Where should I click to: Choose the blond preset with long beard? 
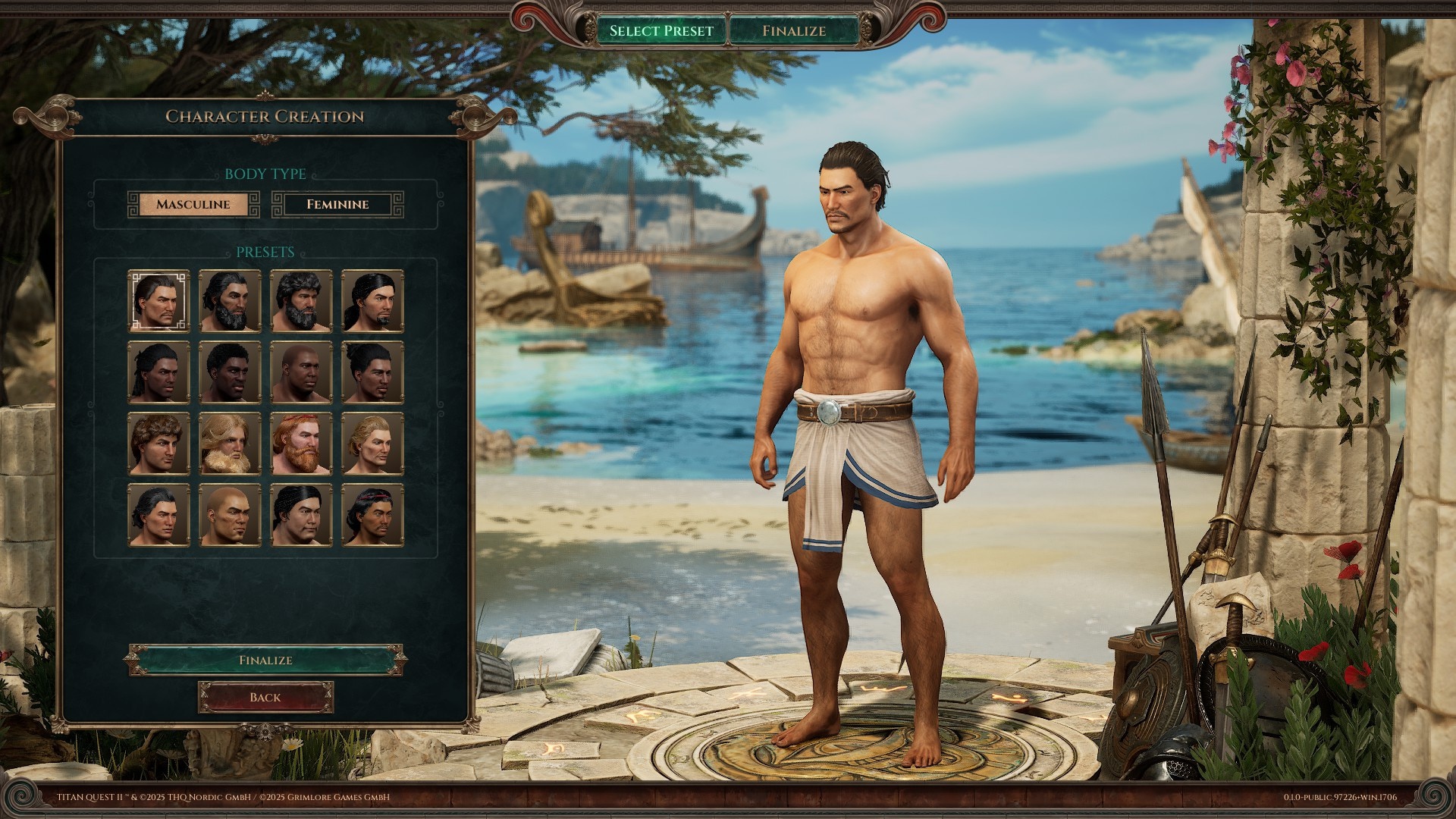point(230,444)
